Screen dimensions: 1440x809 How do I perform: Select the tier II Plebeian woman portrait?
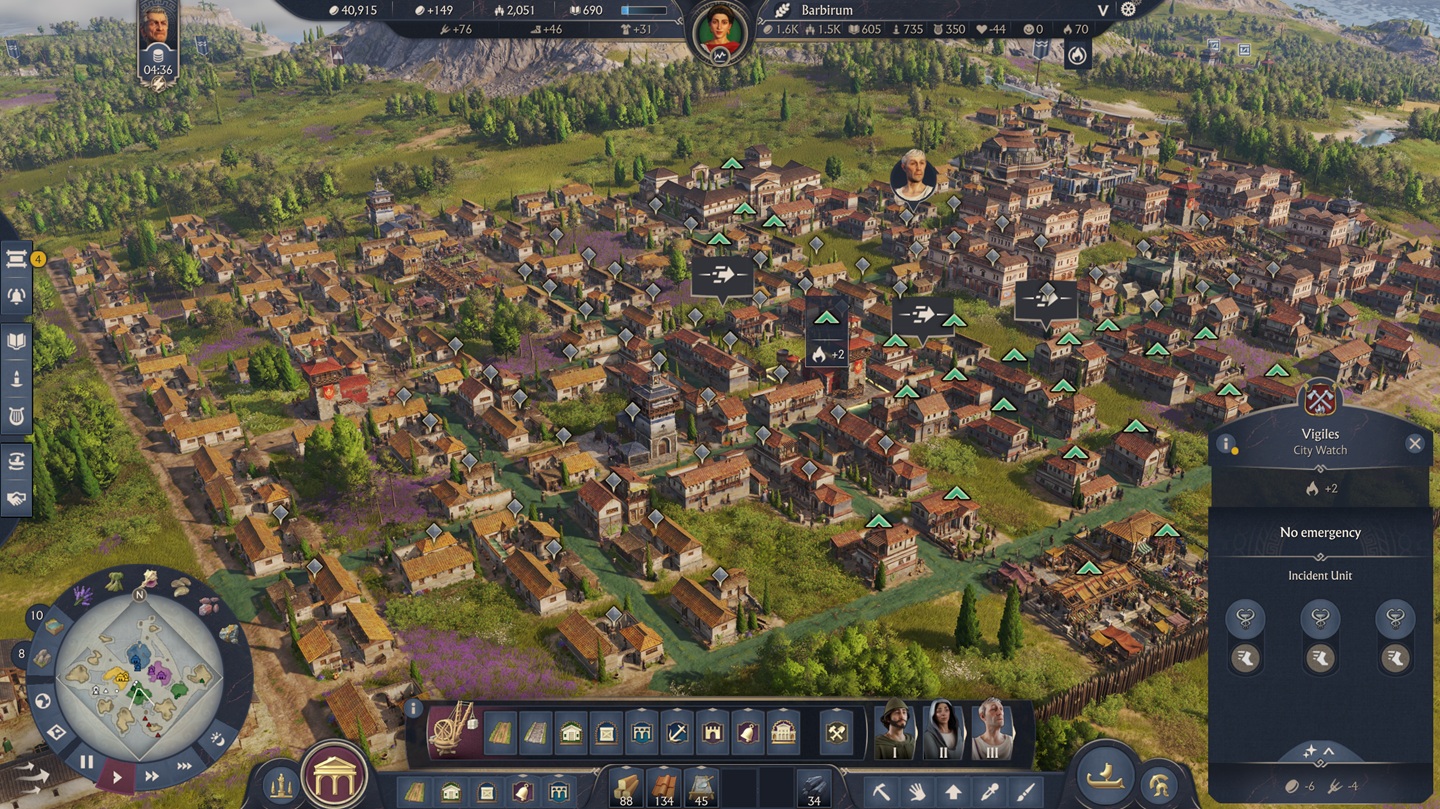pos(942,730)
